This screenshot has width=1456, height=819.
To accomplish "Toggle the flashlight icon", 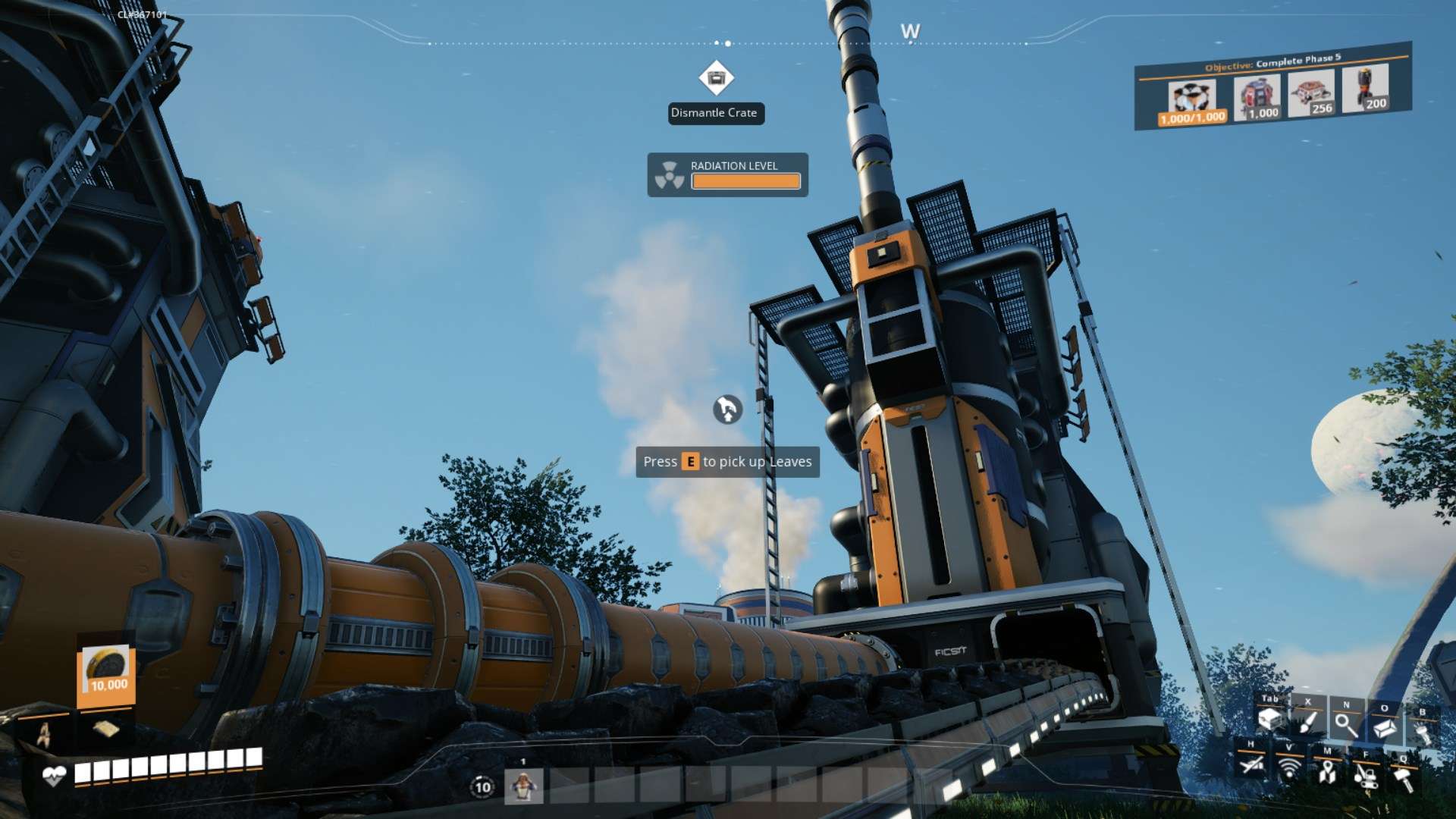I will click(x=1422, y=733).
